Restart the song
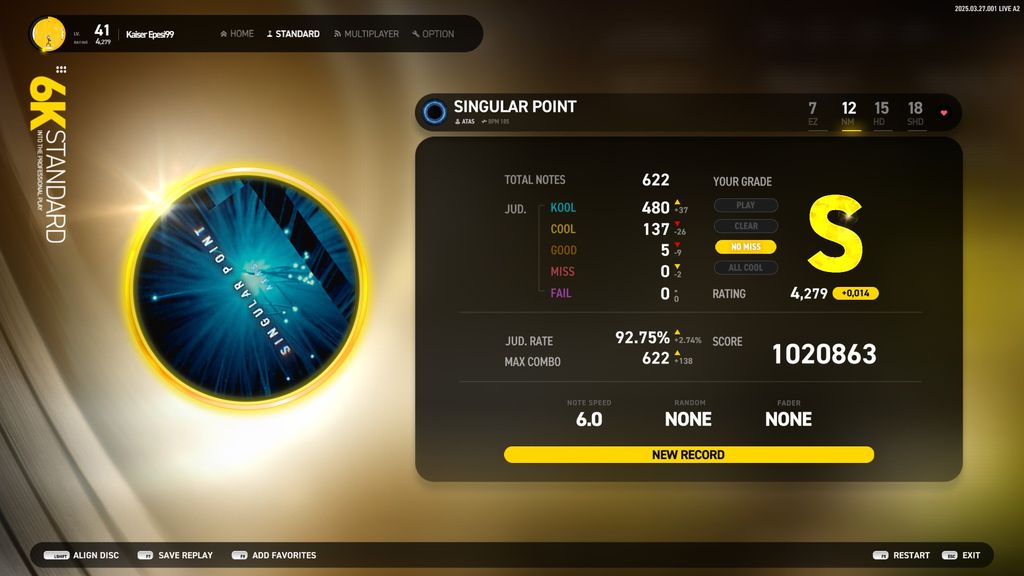Screen dimensions: 1024x576 tap(901, 555)
